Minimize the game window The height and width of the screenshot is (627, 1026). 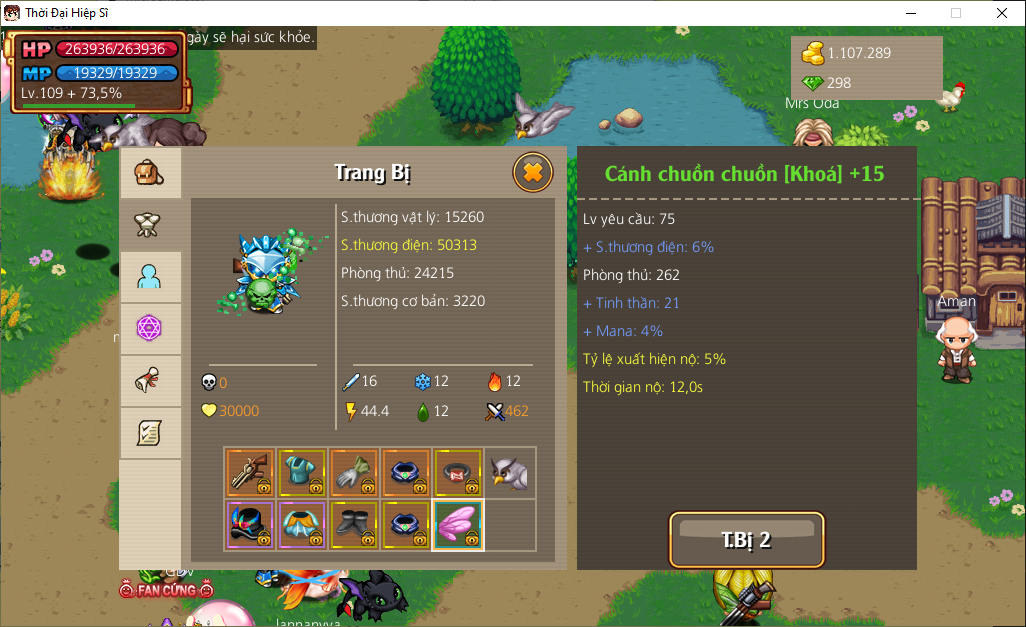[910, 13]
